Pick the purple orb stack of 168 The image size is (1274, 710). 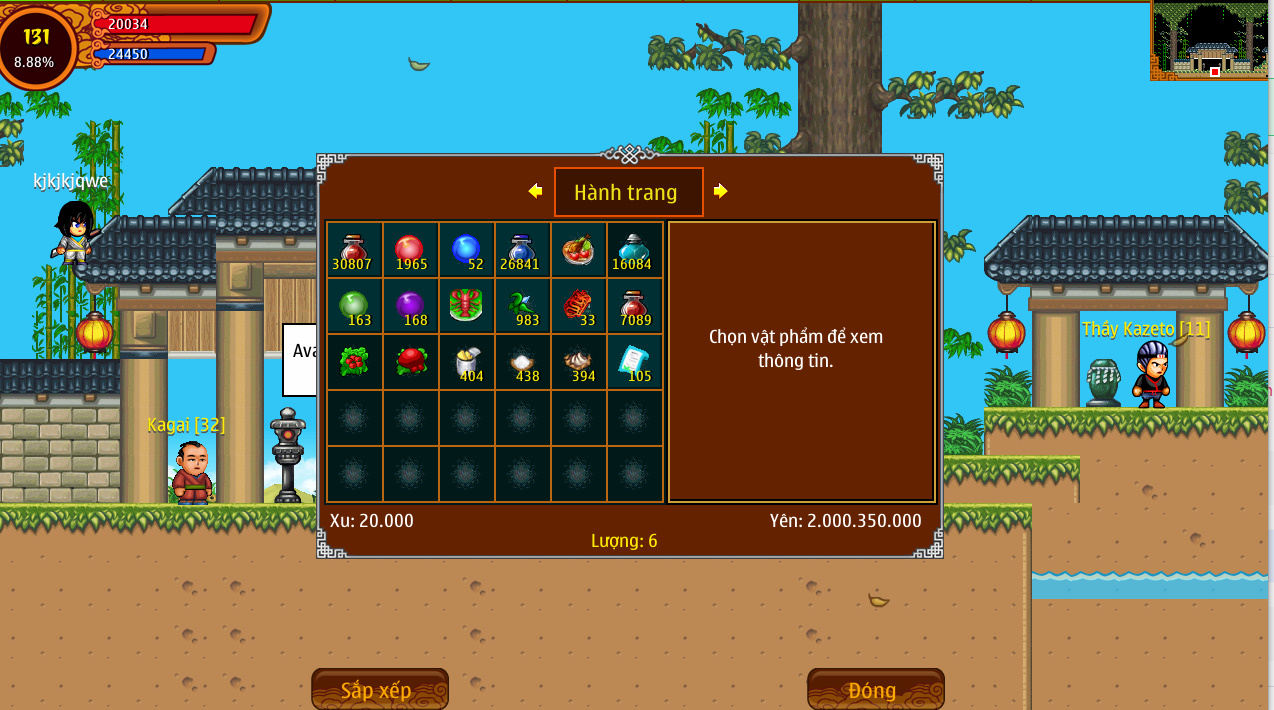[410, 306]
